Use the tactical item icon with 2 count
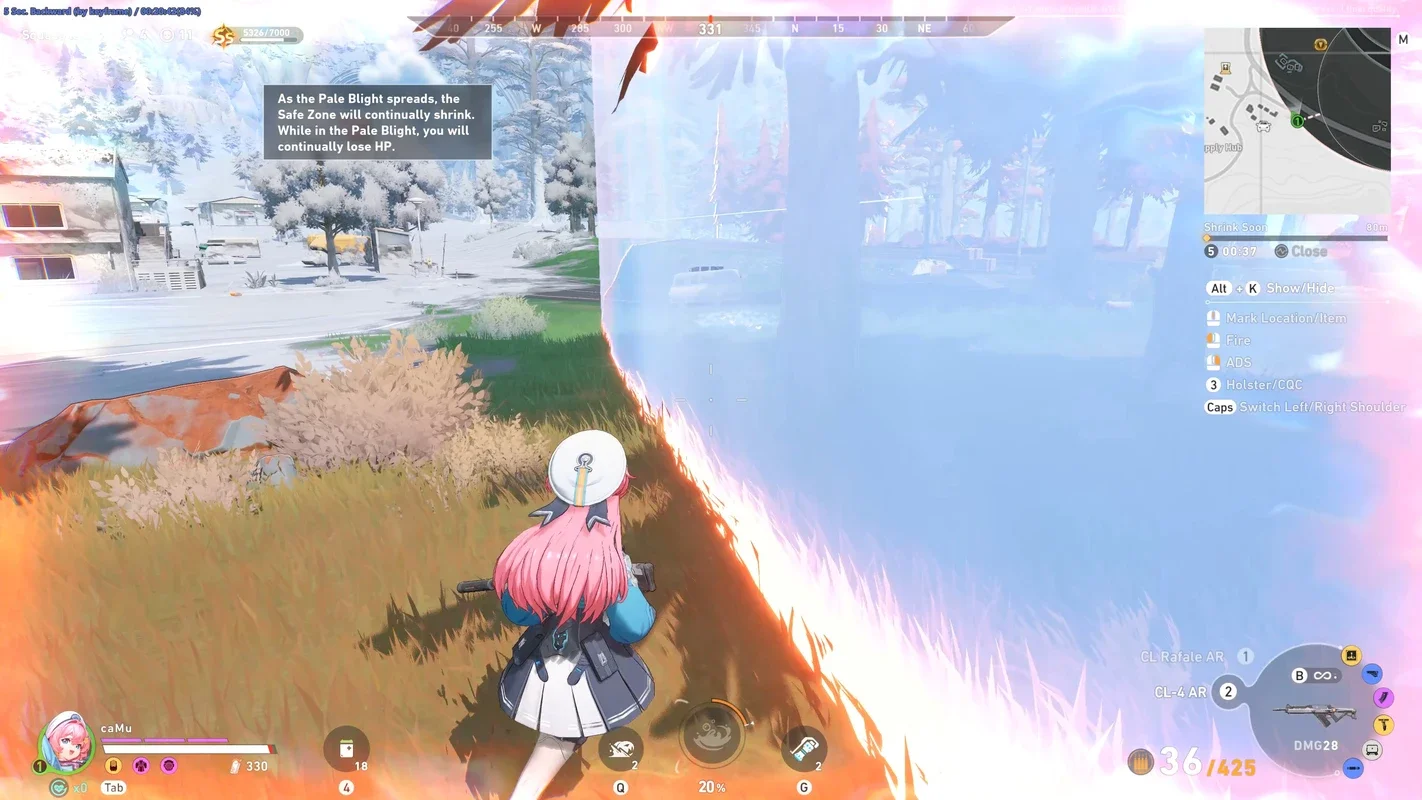This screenshot has height=800, width=1422. [803, 749]
